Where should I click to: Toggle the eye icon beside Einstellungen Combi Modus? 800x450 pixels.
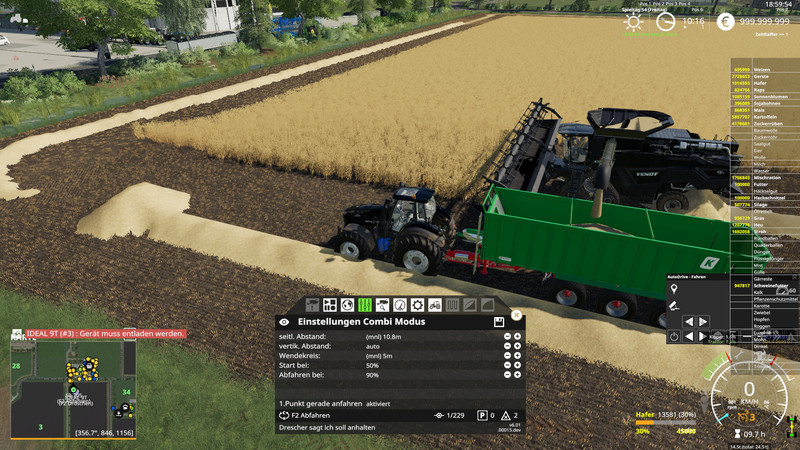coord(285,322)
